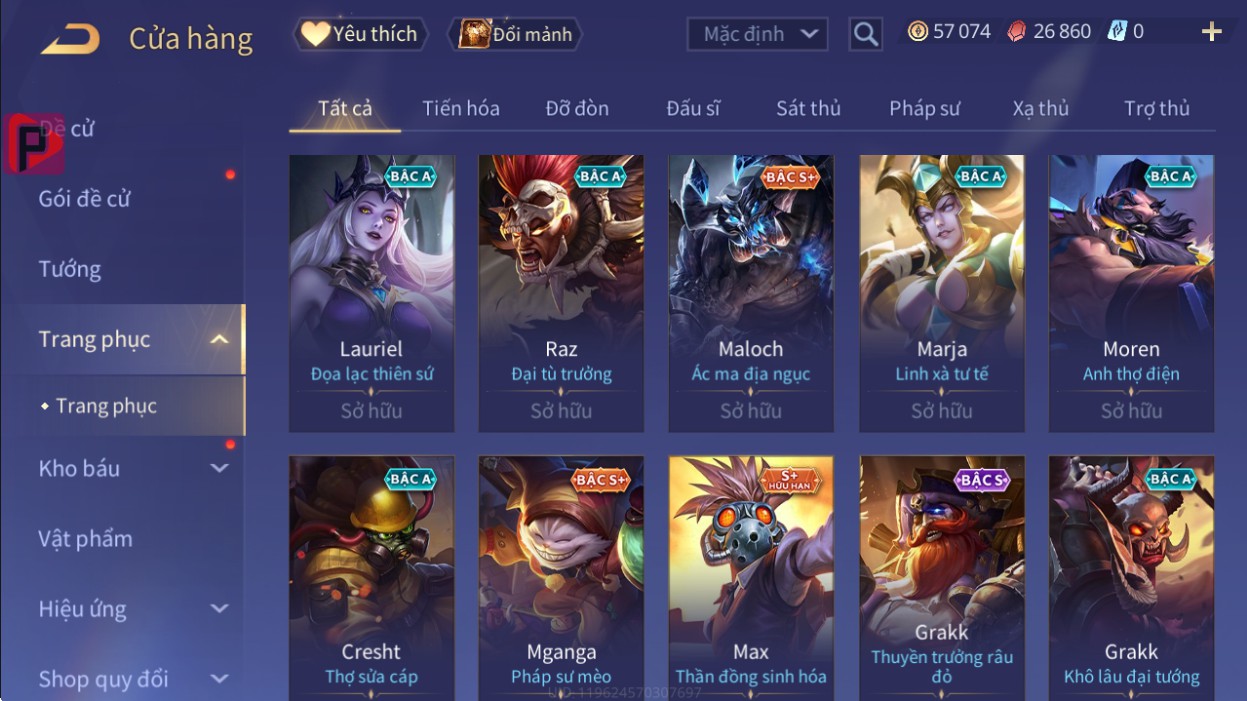
Task: Choose the Pháp sư tab
Action: pos(924,108)
